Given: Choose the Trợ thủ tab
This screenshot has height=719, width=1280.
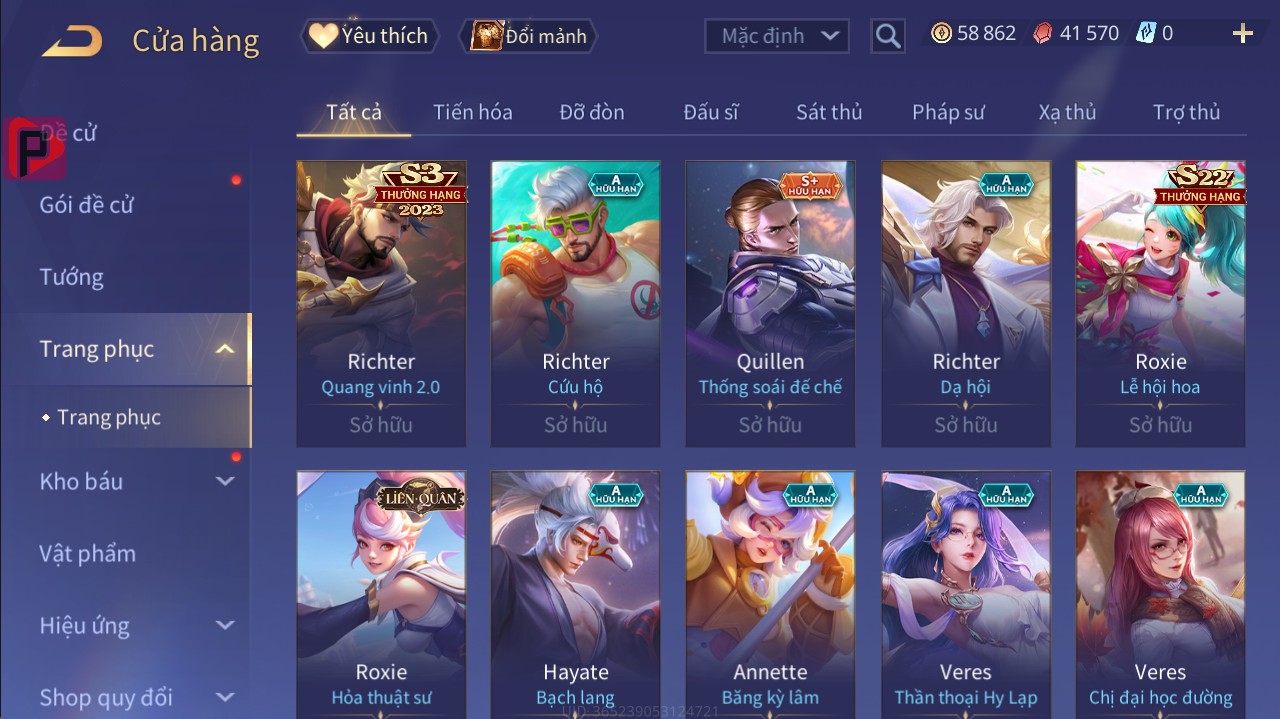Looking at the screenshot, I should pos(1186,112).
